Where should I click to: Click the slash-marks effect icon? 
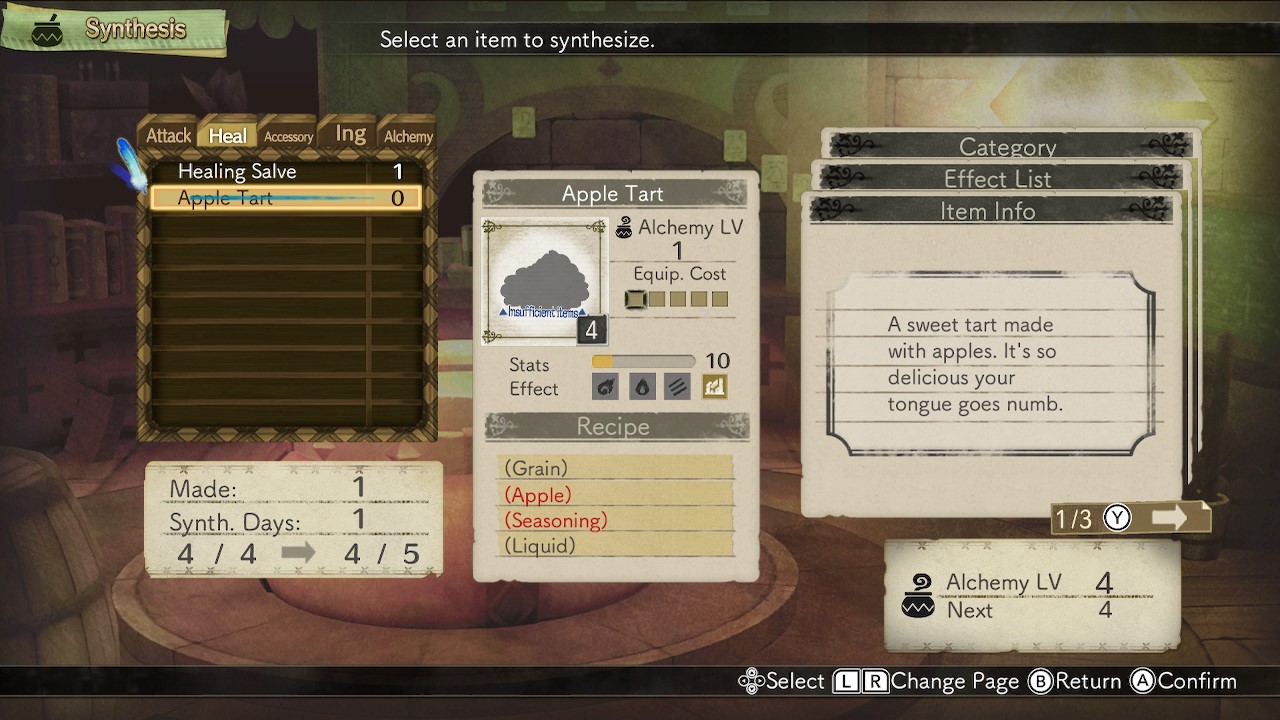point(677,387)
